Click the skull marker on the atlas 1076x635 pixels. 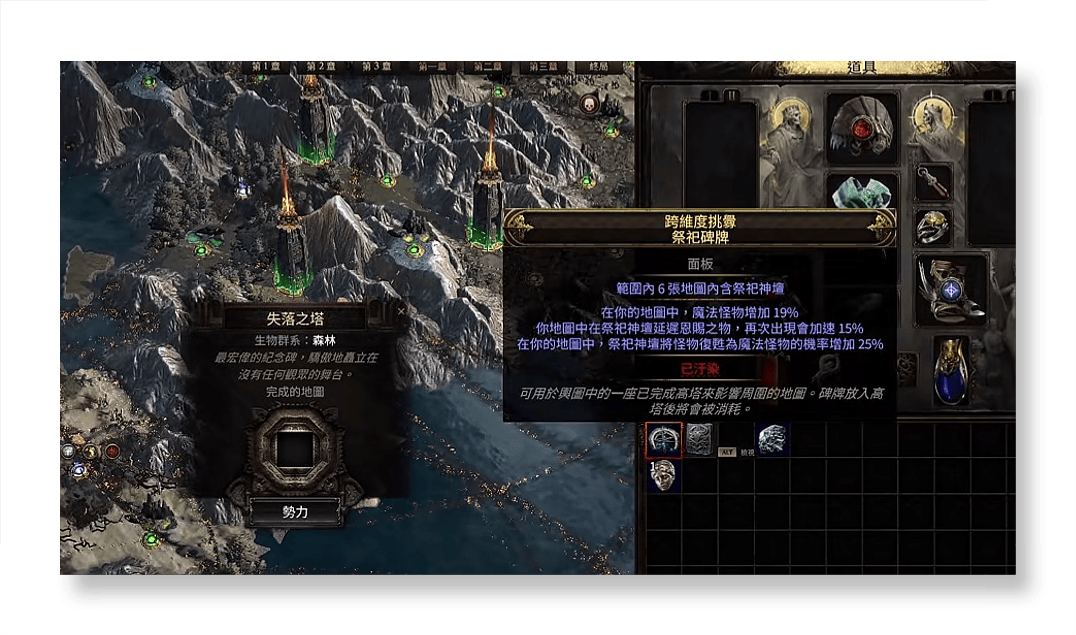(x=588, y=102)
